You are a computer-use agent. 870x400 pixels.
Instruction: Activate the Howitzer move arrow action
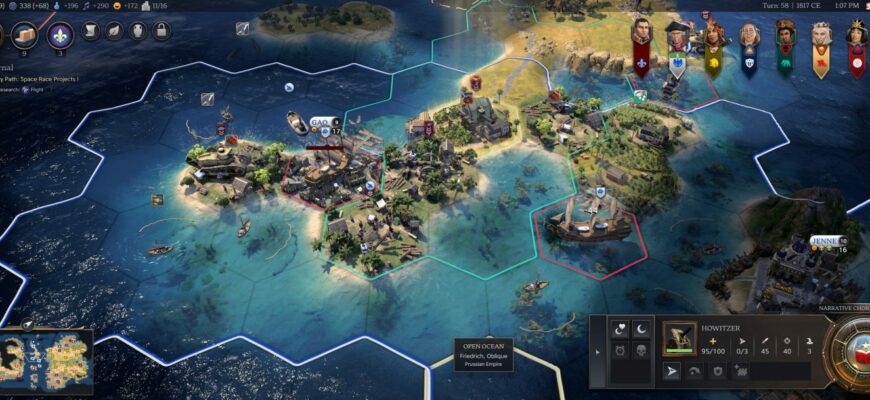[x=672, y=372]
